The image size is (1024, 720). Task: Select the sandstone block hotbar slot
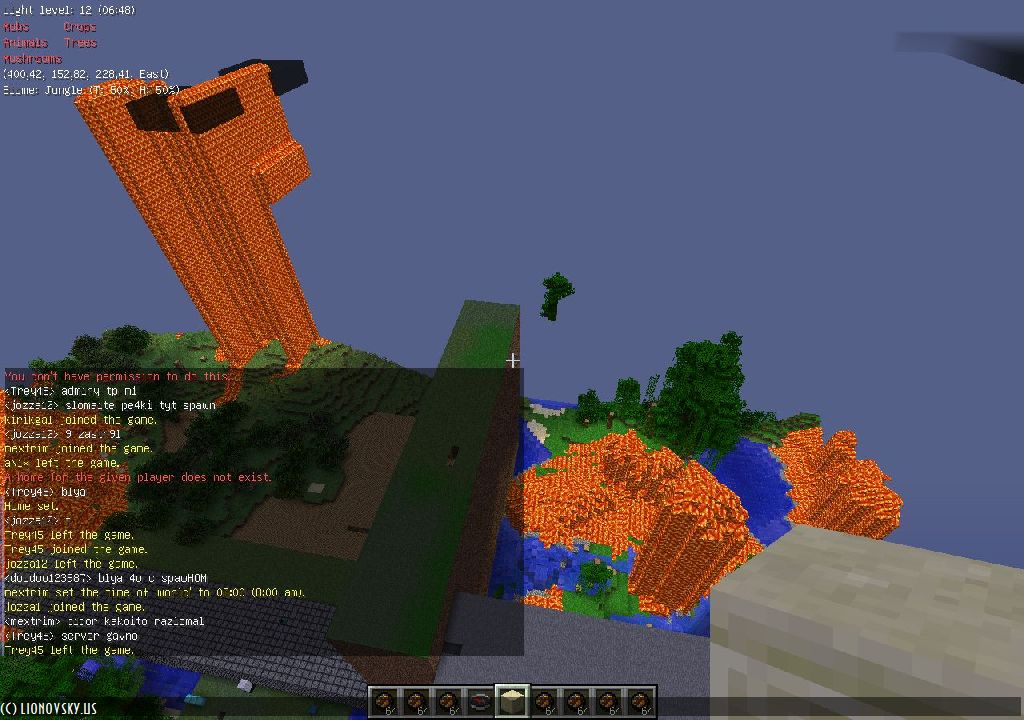coord(512,701)
